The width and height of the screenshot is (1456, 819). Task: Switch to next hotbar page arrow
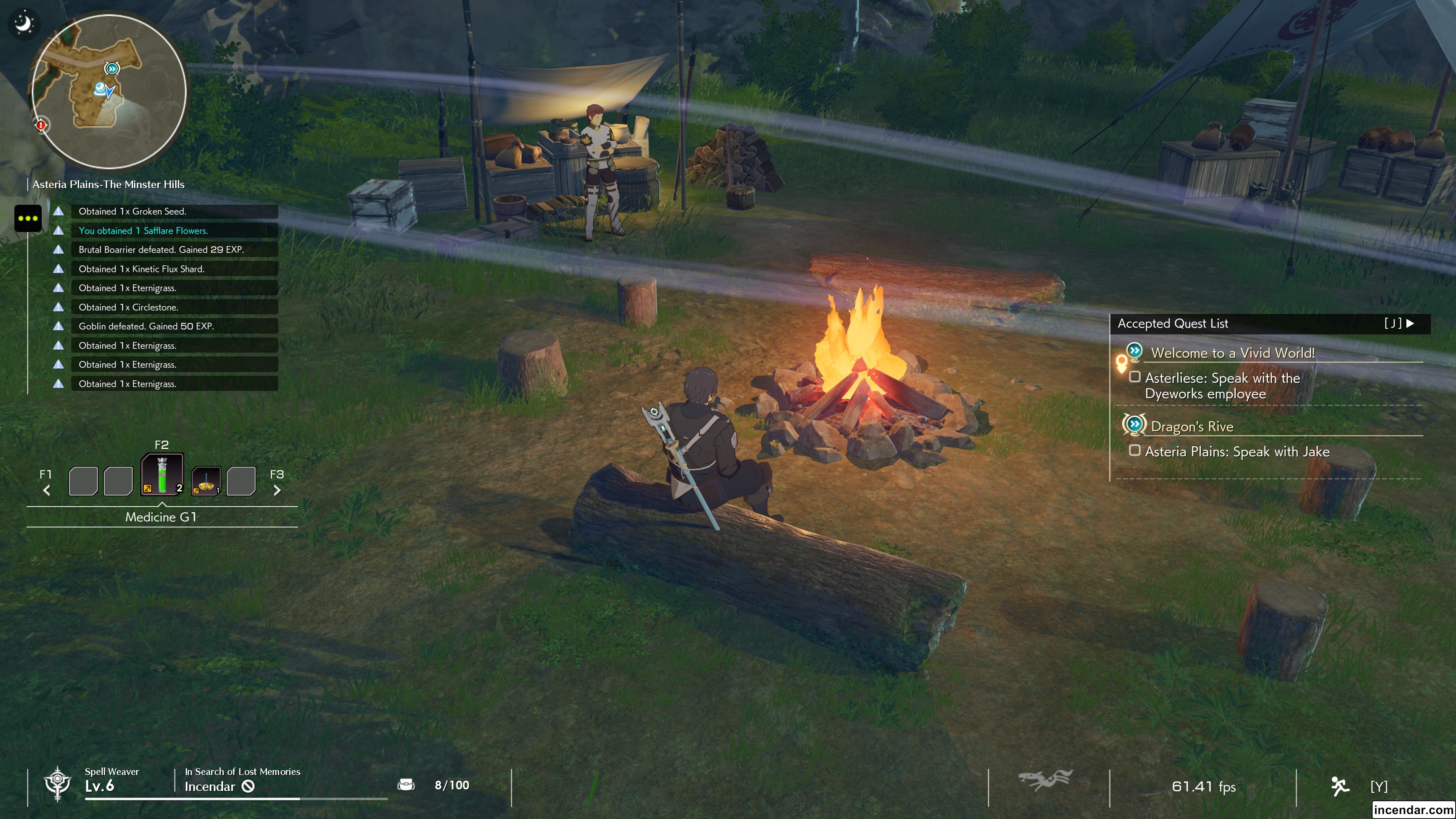pyautogui.click(x=277, y=490)
